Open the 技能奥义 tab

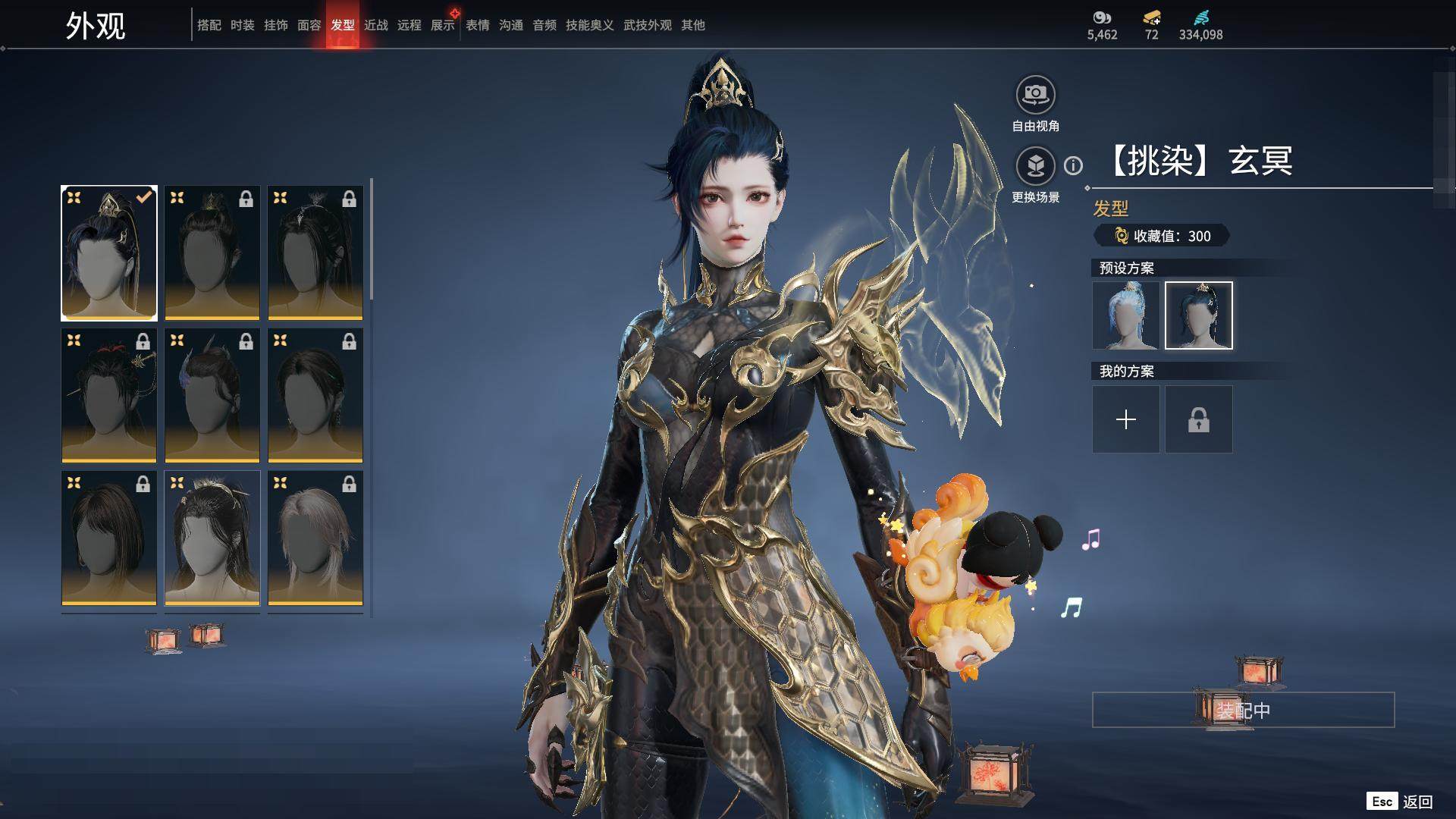[x=590, y=25]
